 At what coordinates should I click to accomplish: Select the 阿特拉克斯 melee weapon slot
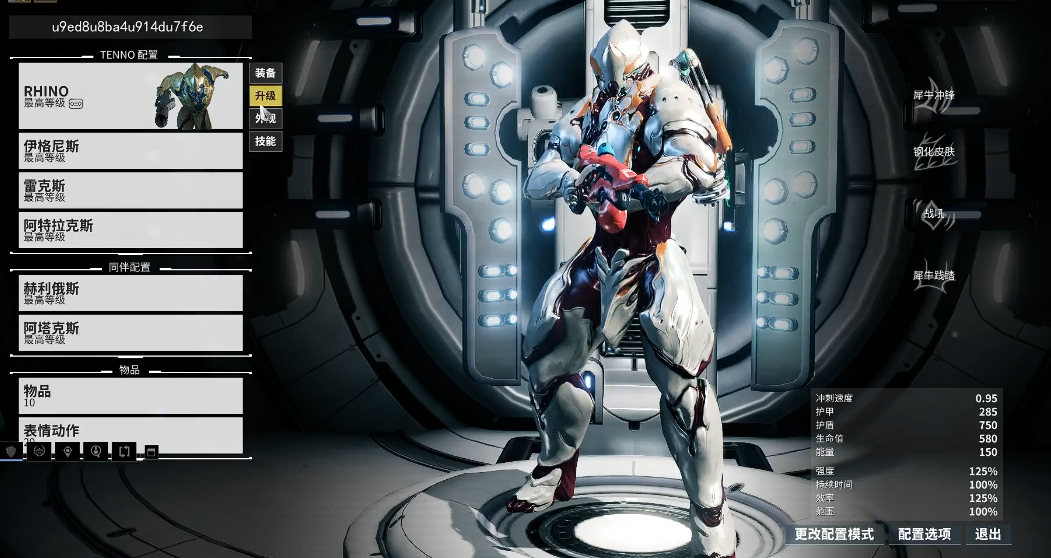pyautogui.click(x=130, y=230)
